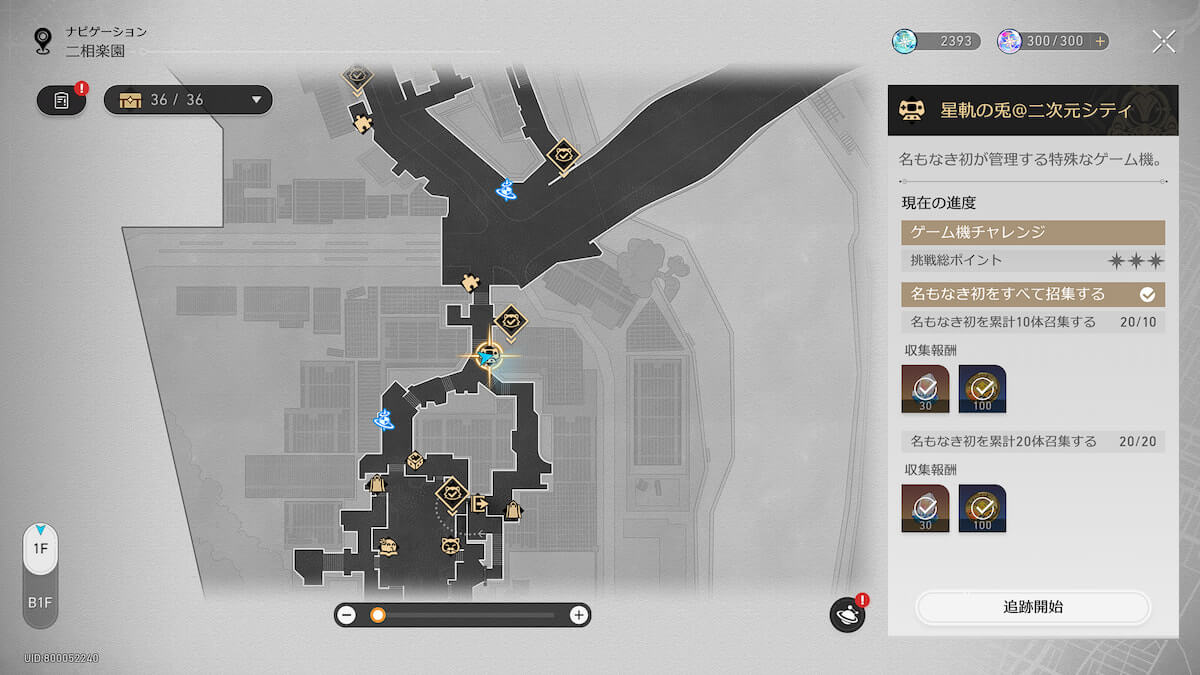Viewport: 1200px width, 675px height.
Task: Click the map zoom slider handle
Action: (378, 615)
